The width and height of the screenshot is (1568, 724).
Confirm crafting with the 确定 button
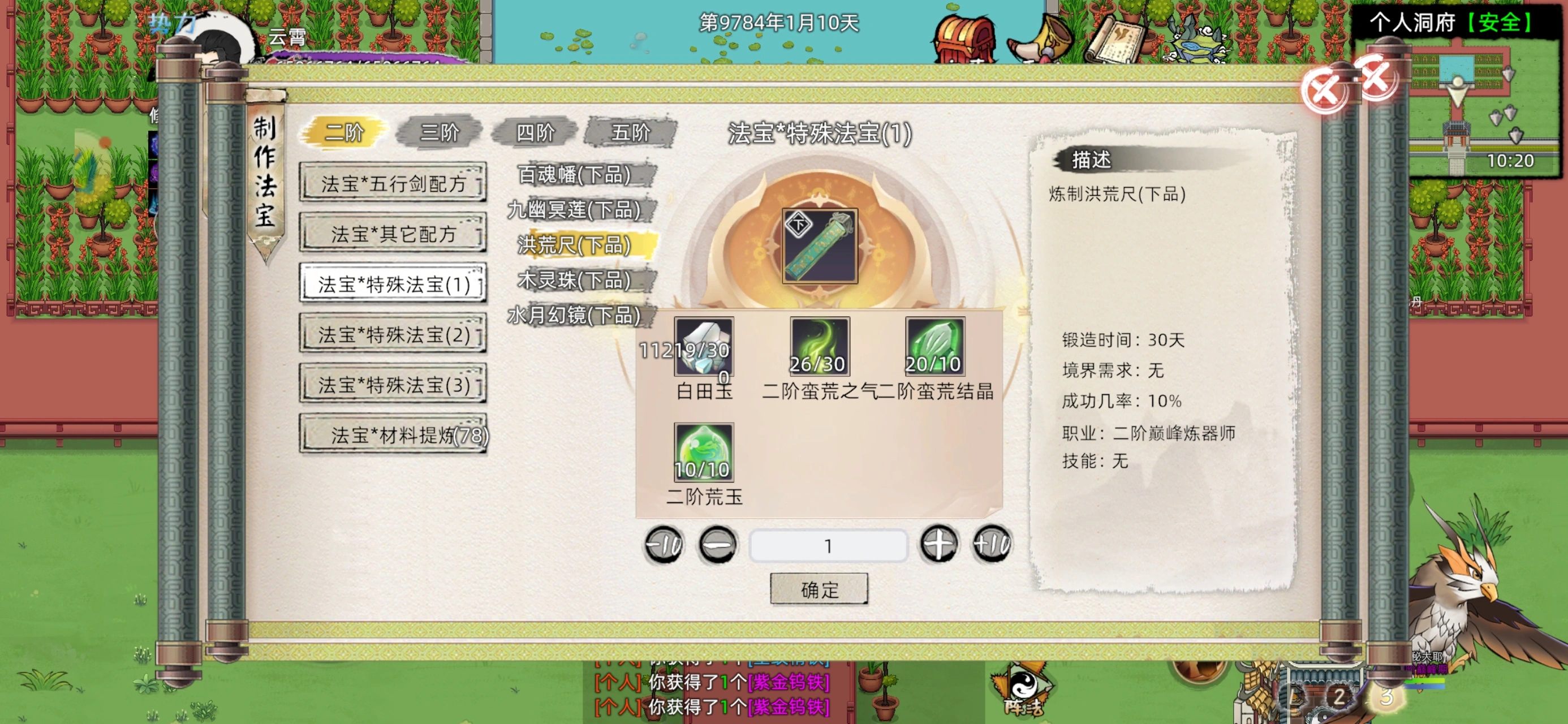click(819, 588)
